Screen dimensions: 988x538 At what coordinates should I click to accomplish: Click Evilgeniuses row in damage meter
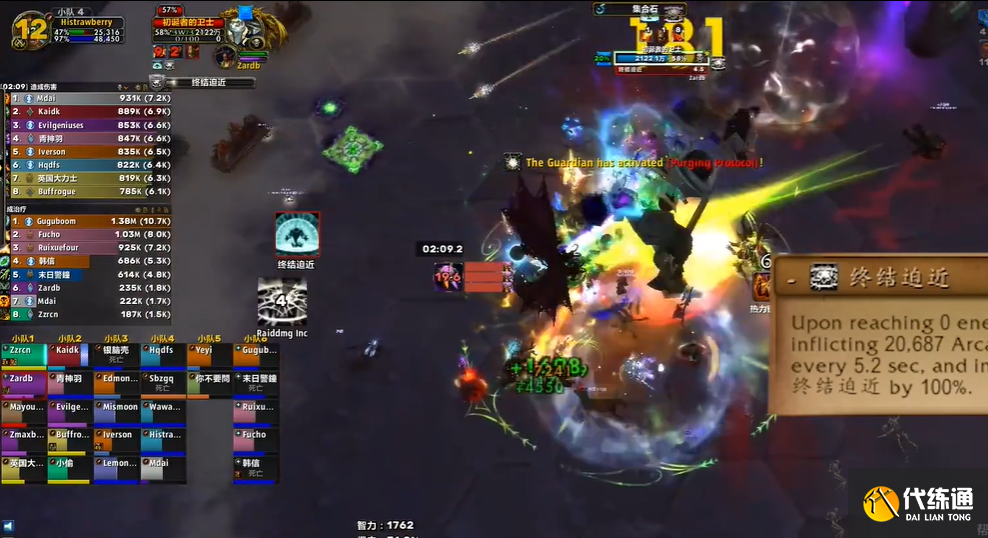pos(88,125)
